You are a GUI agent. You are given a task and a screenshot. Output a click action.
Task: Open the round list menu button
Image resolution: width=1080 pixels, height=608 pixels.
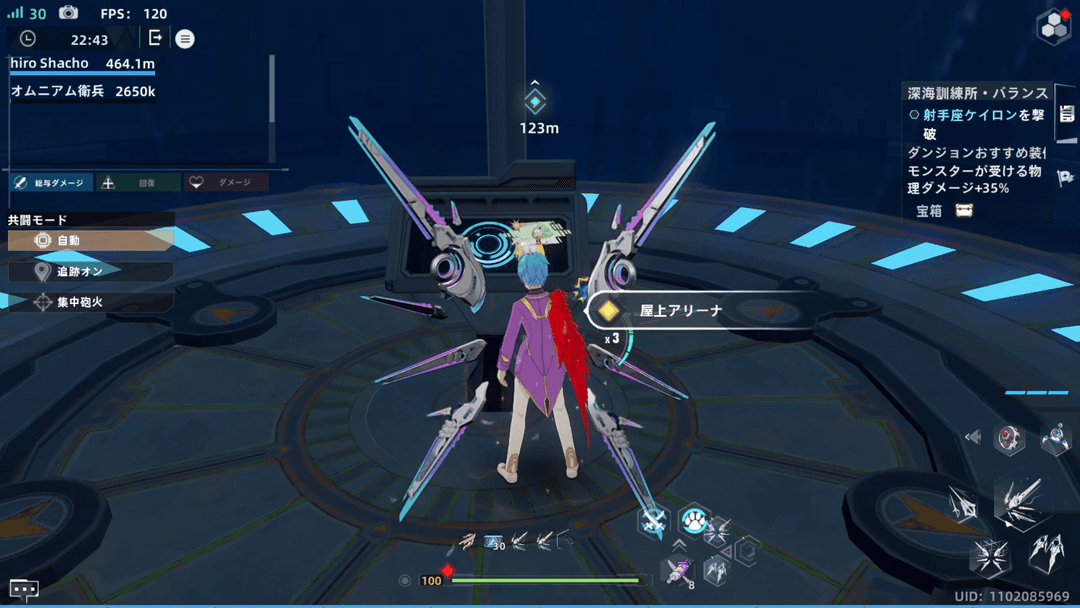tap(185, 39)
